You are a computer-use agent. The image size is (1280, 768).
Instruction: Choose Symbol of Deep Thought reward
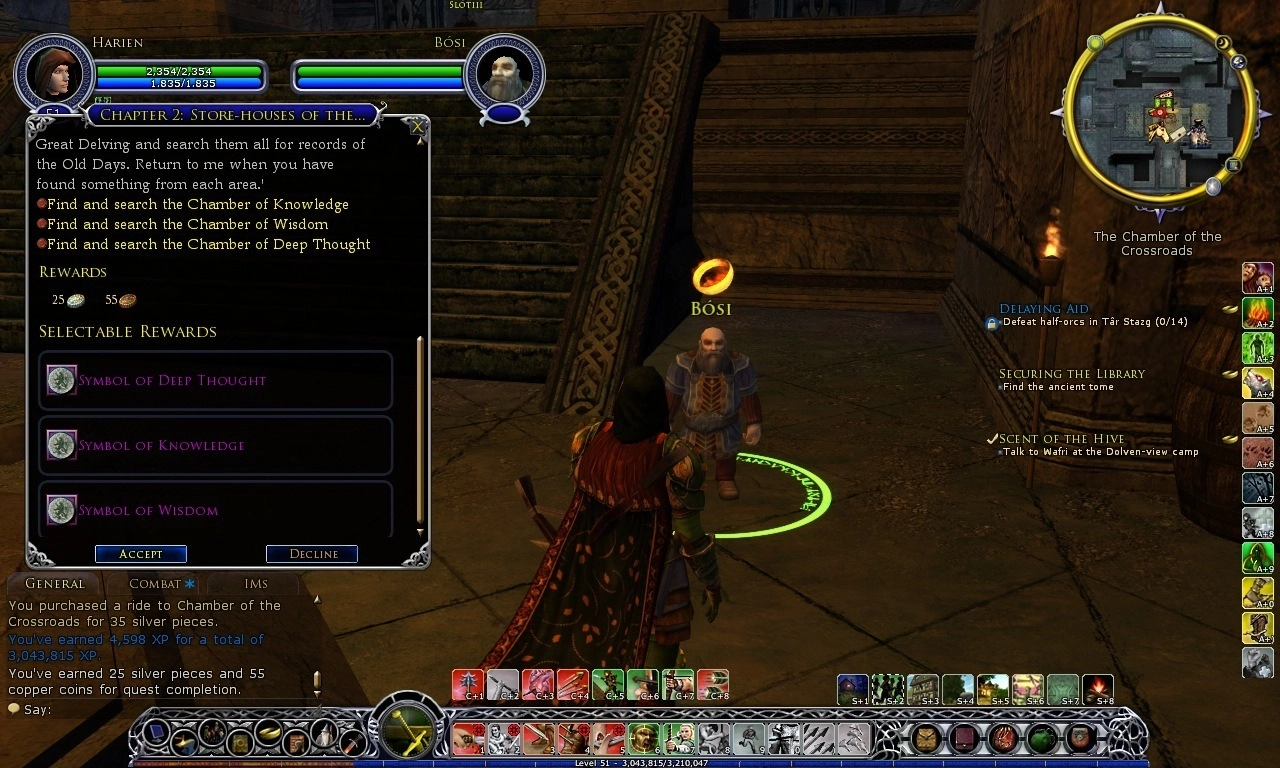215,380
